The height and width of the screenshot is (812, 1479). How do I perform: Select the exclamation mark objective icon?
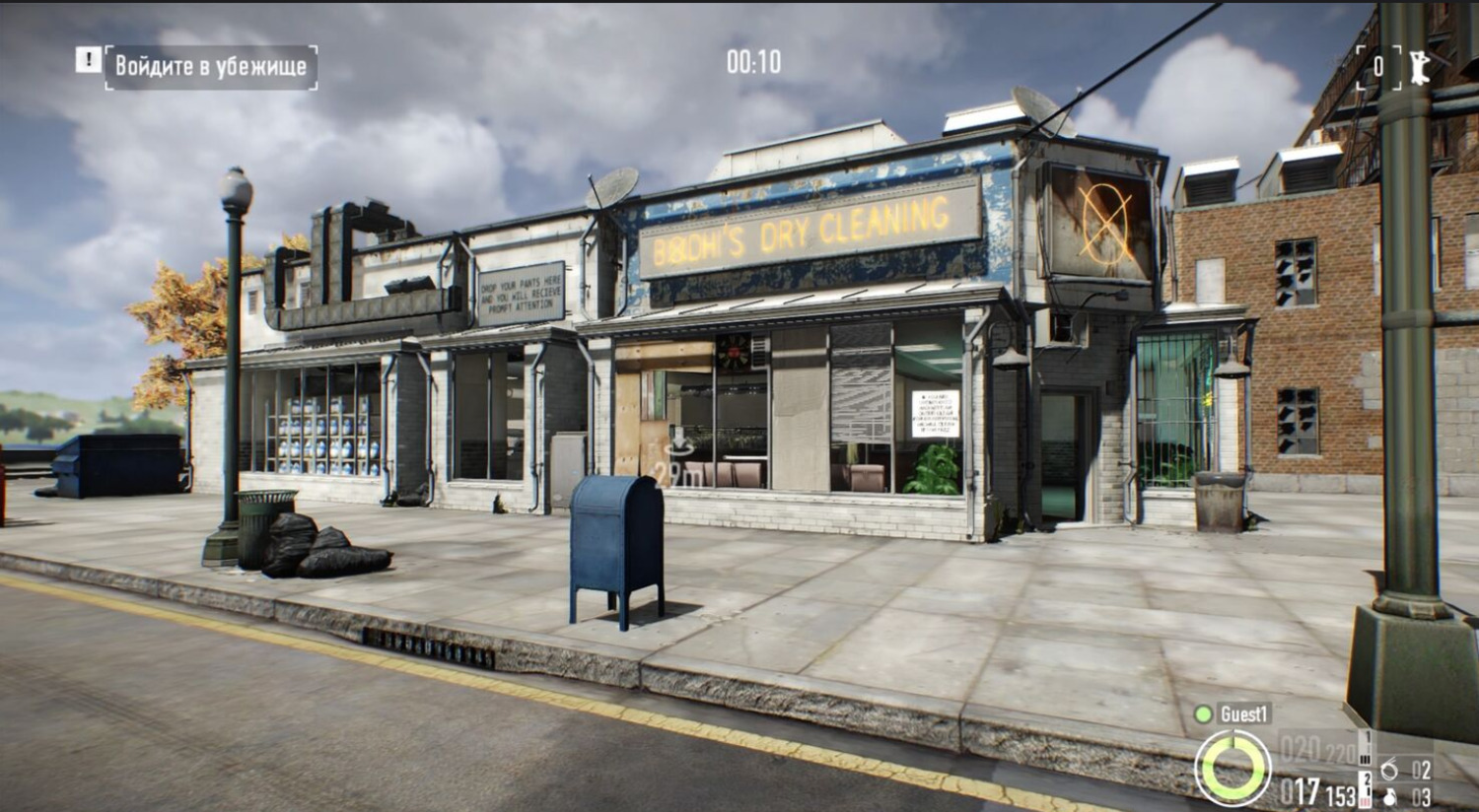[88, 61]
